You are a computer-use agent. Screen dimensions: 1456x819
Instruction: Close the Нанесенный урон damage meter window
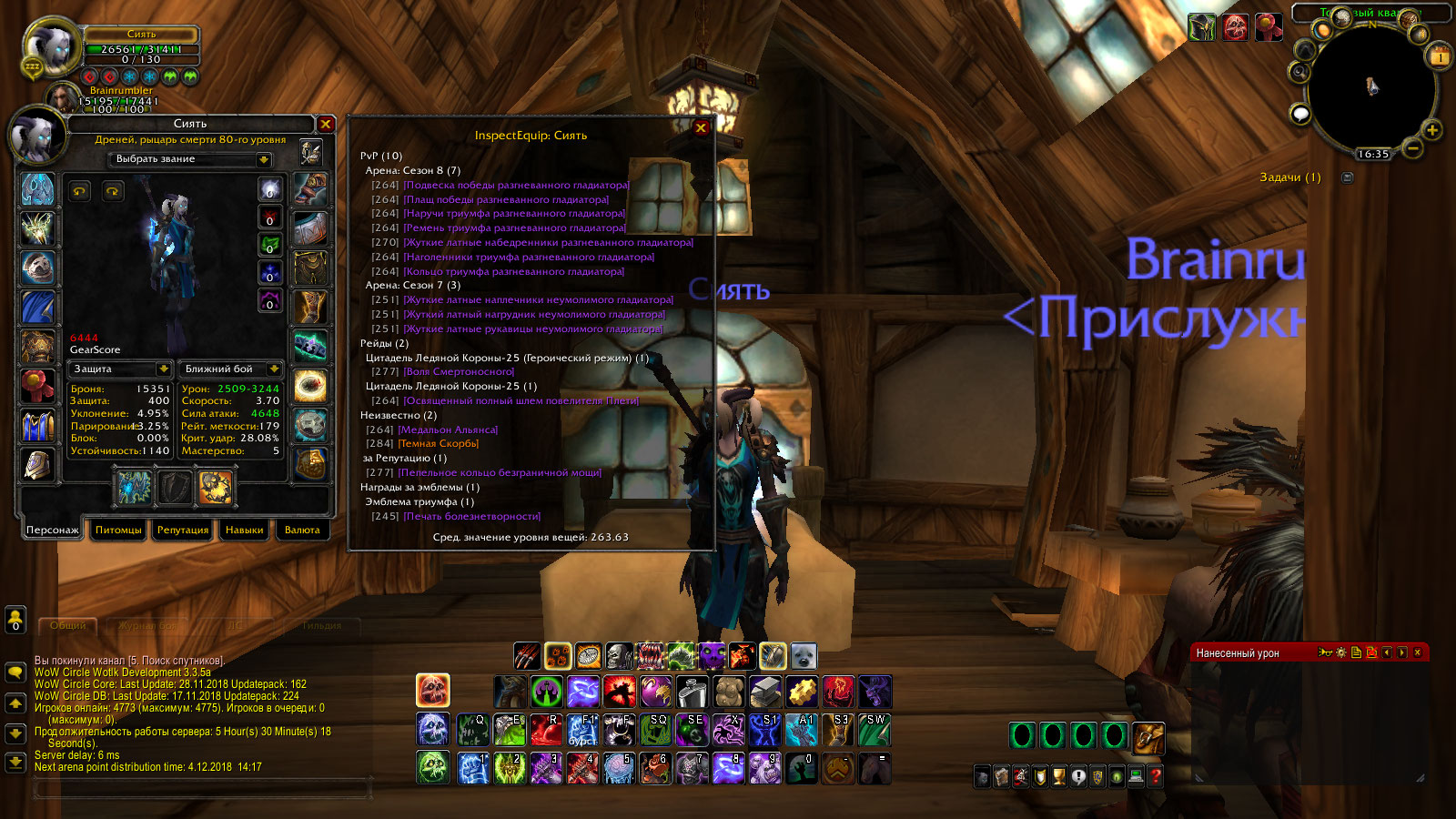coord(1417,652)
